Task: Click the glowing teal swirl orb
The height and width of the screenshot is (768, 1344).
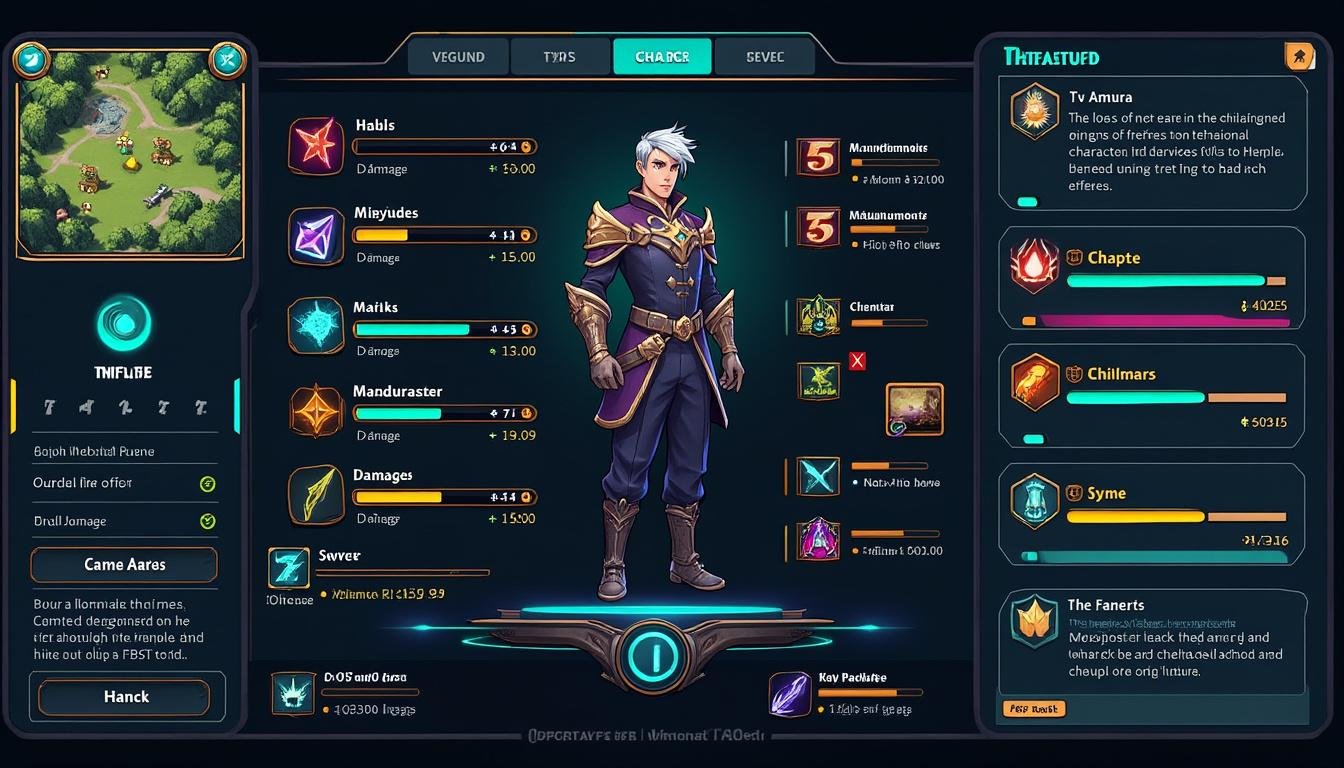Action: [124, 324]
